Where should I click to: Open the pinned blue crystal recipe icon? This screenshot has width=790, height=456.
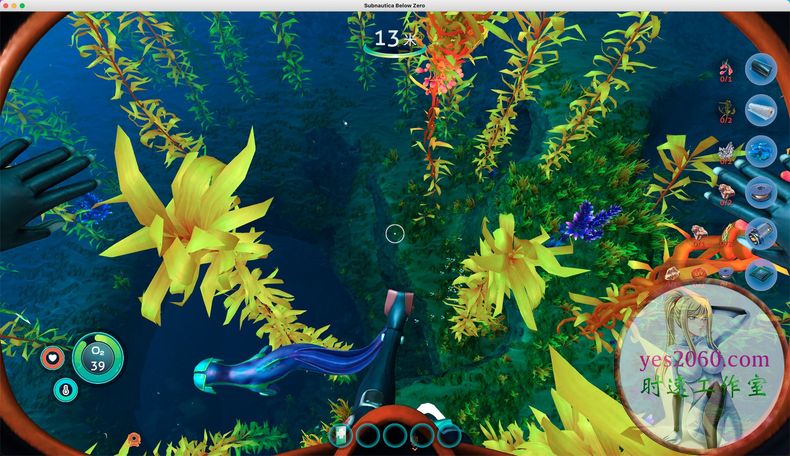coord(761,151)
